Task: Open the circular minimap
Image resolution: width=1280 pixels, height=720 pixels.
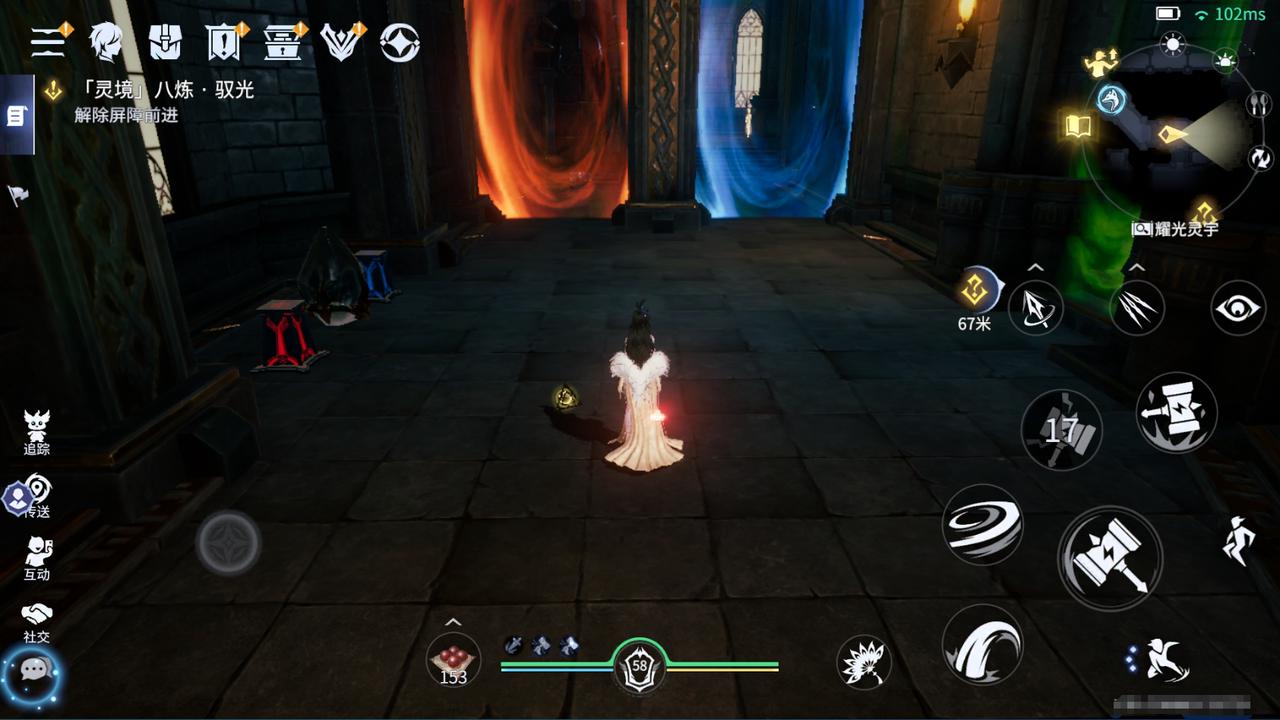Action: pos(1175,135)
